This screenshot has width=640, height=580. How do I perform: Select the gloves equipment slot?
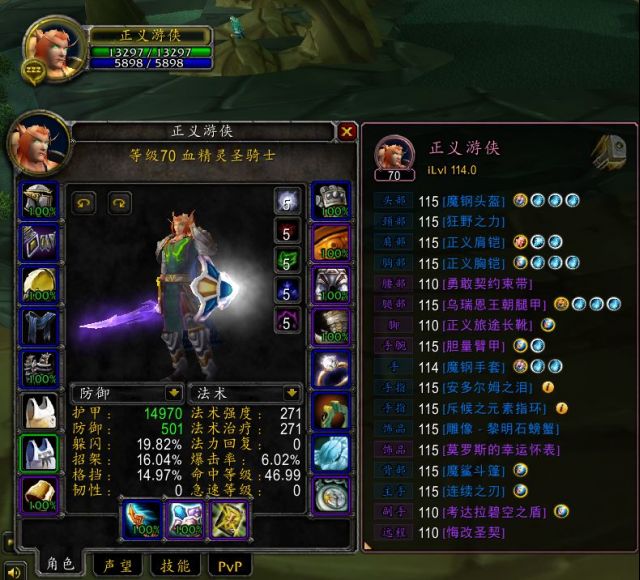(x=329, y=201)
